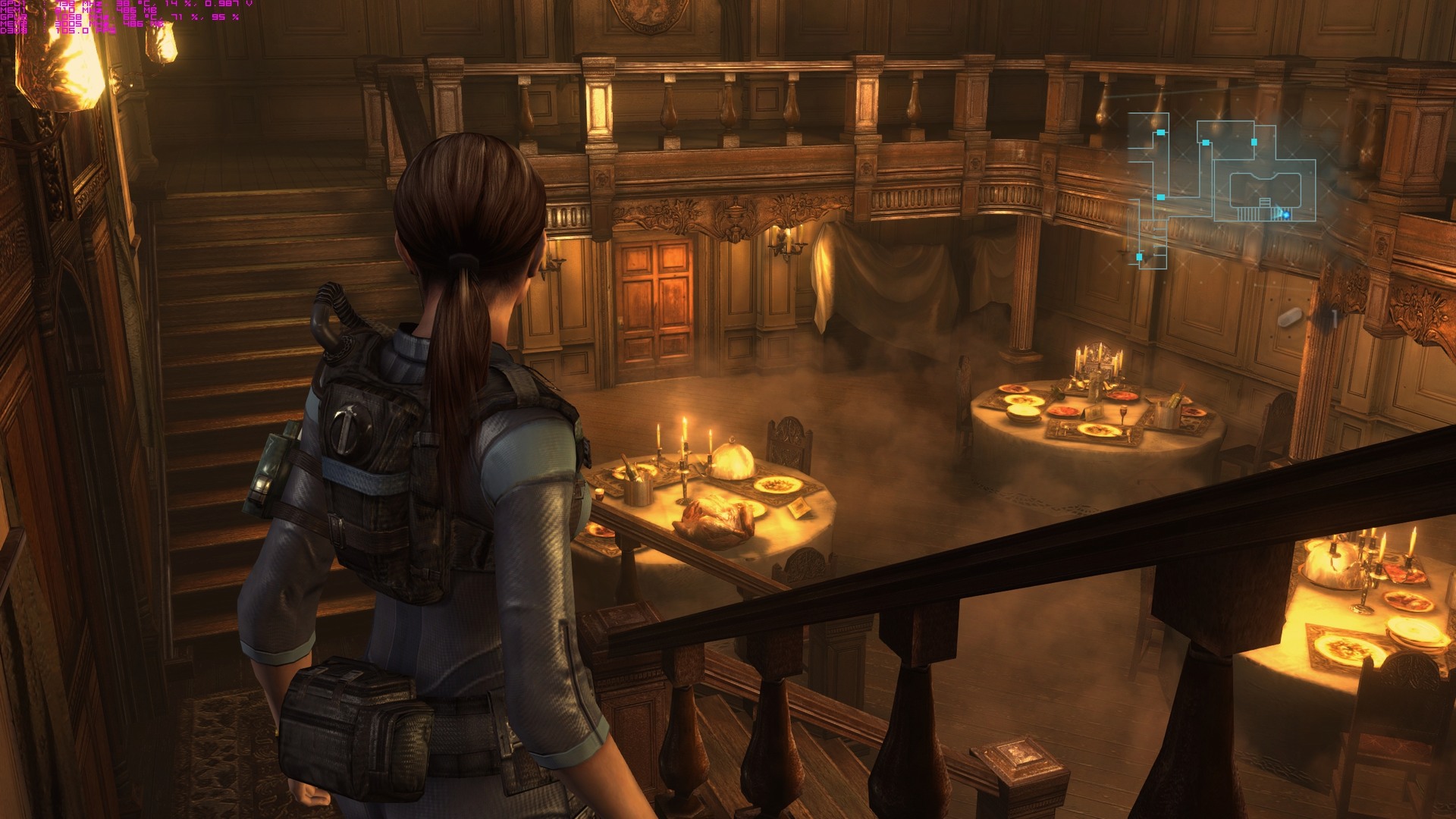Click the holographic minimap
This screenshot has width=1456, height=819.
[x=1221, y=190]
